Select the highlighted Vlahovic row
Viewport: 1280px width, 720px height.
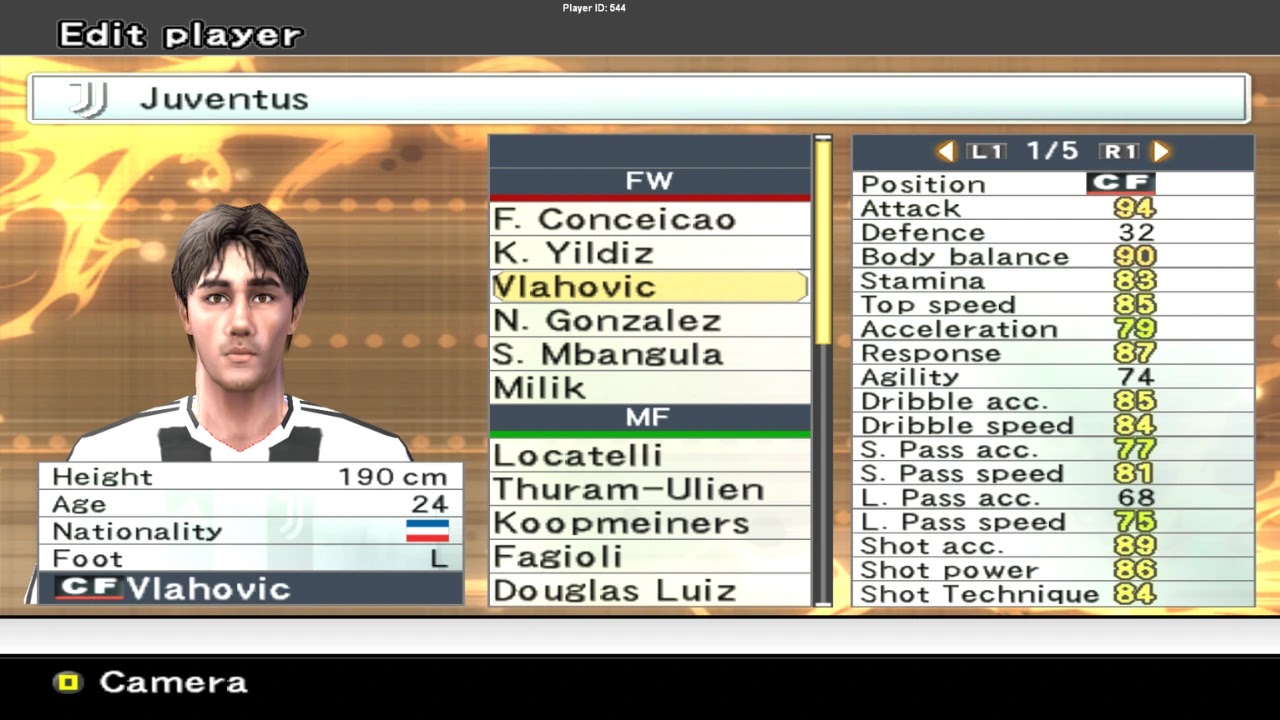[x=649, y=287]
